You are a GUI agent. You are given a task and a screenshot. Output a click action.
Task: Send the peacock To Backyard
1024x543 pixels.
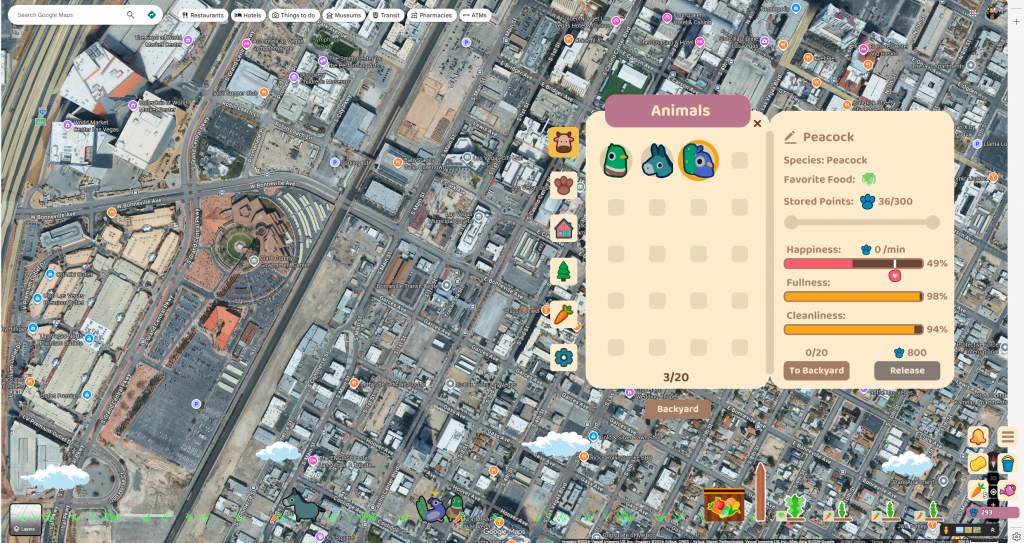pos(816,370)
